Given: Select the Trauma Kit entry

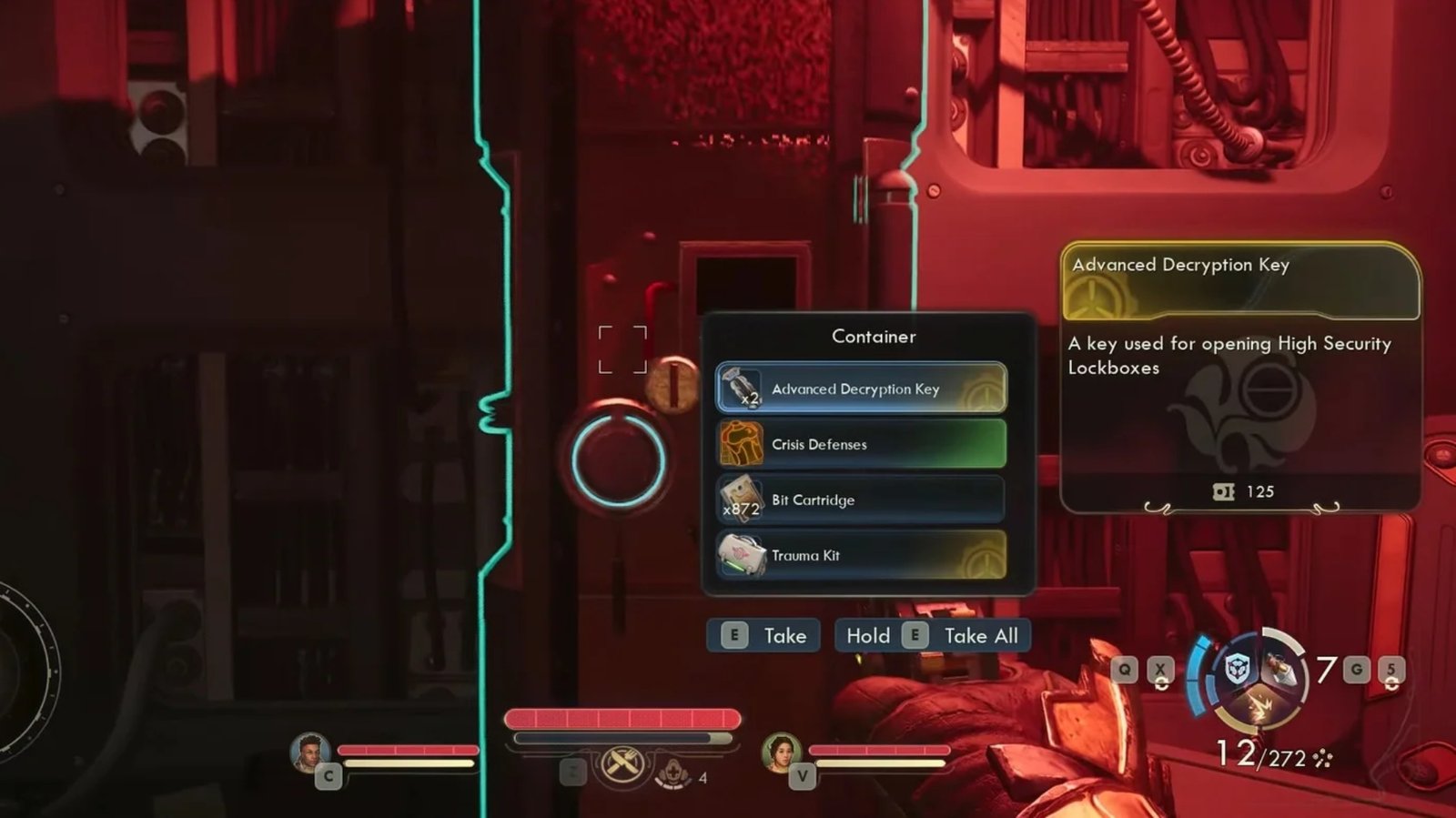Looking at the screenshot, I should pyautogui.click(x=861, y=555).
